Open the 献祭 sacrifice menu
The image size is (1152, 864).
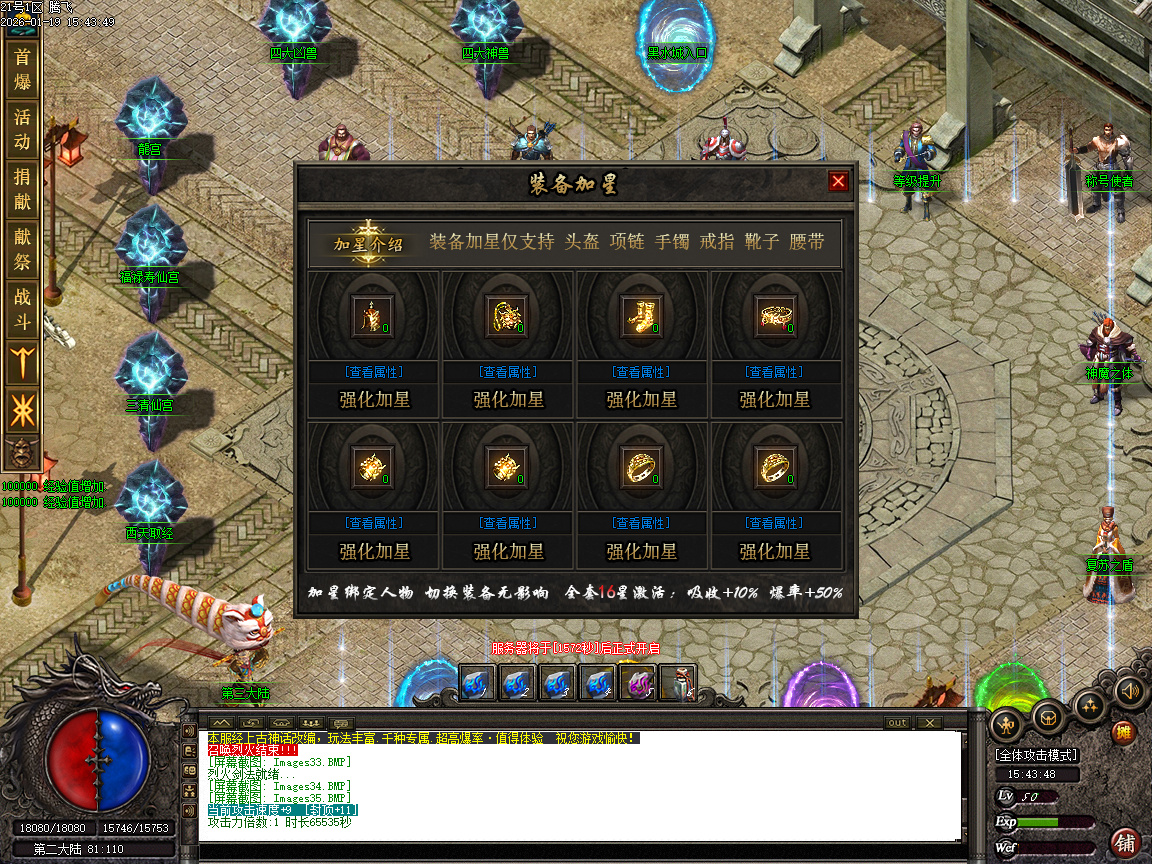(x=22, y=250)
